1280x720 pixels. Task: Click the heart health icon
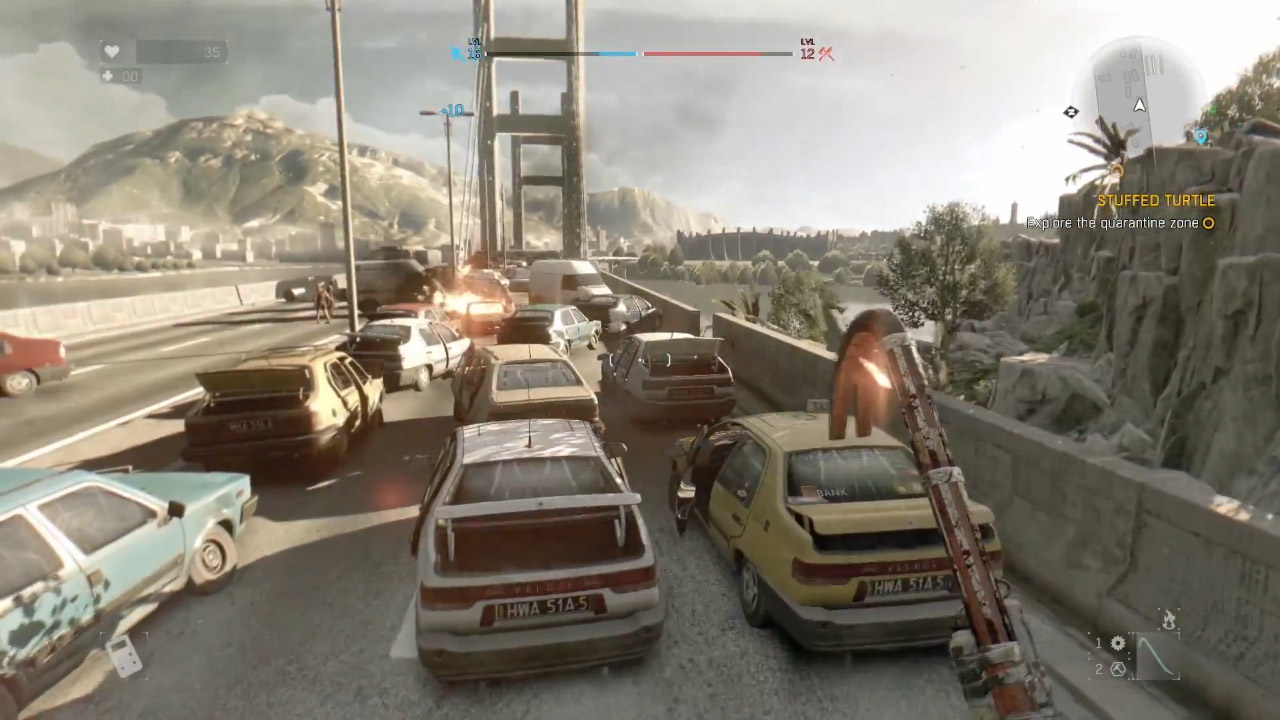[113, 51]
